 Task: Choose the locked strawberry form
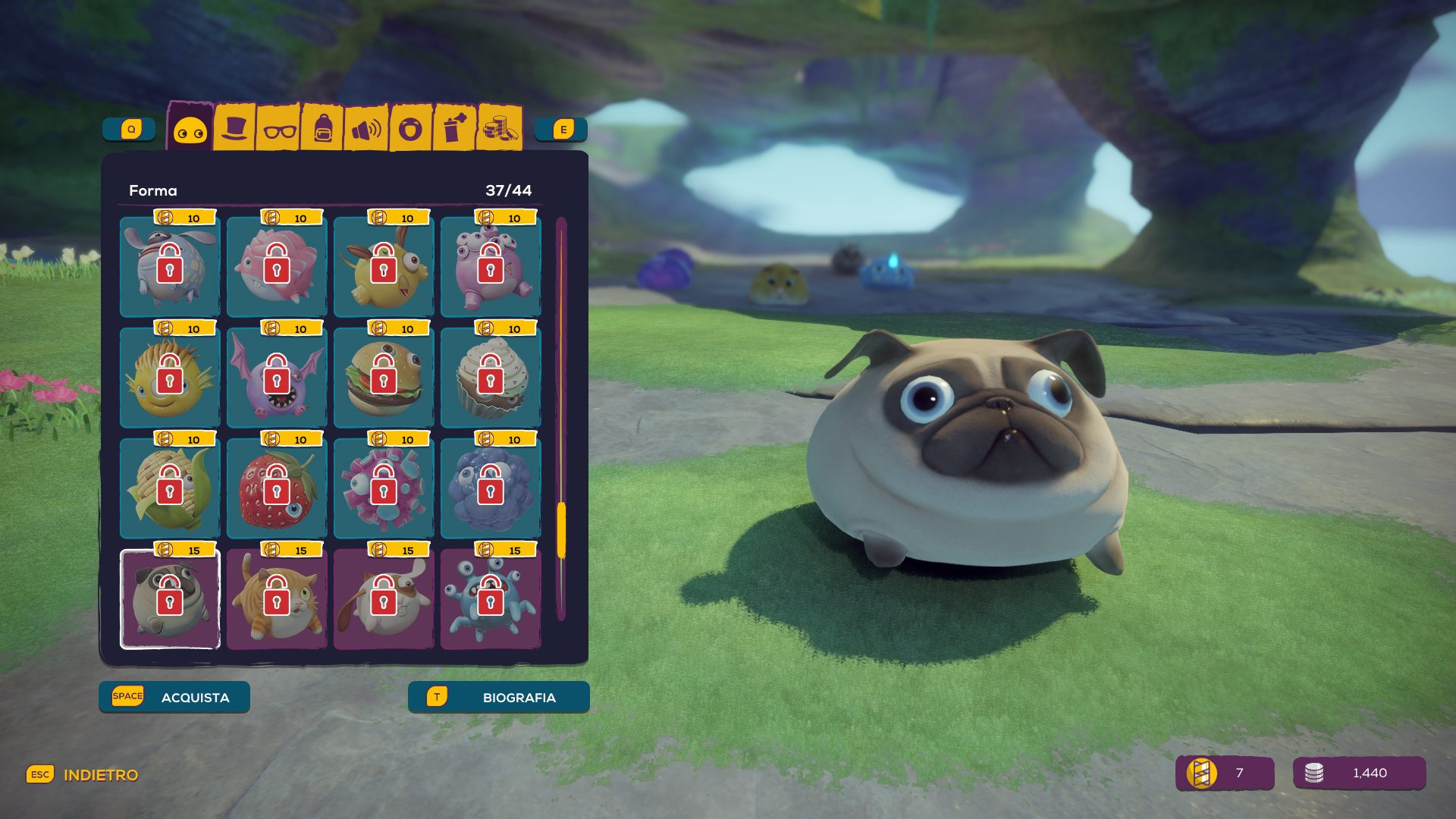point(277,489)
